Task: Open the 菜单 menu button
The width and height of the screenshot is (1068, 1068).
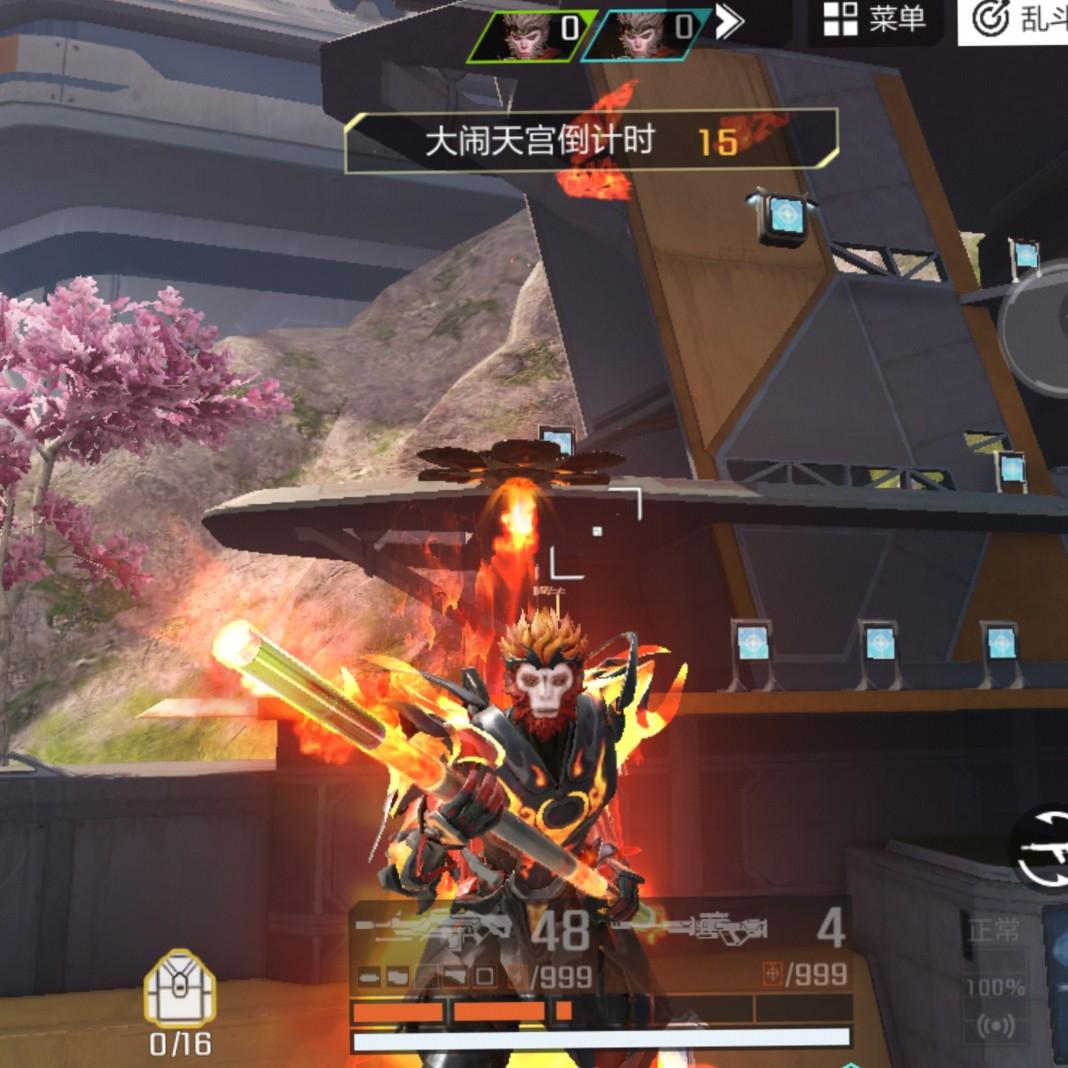Action: tap(874, 21)
